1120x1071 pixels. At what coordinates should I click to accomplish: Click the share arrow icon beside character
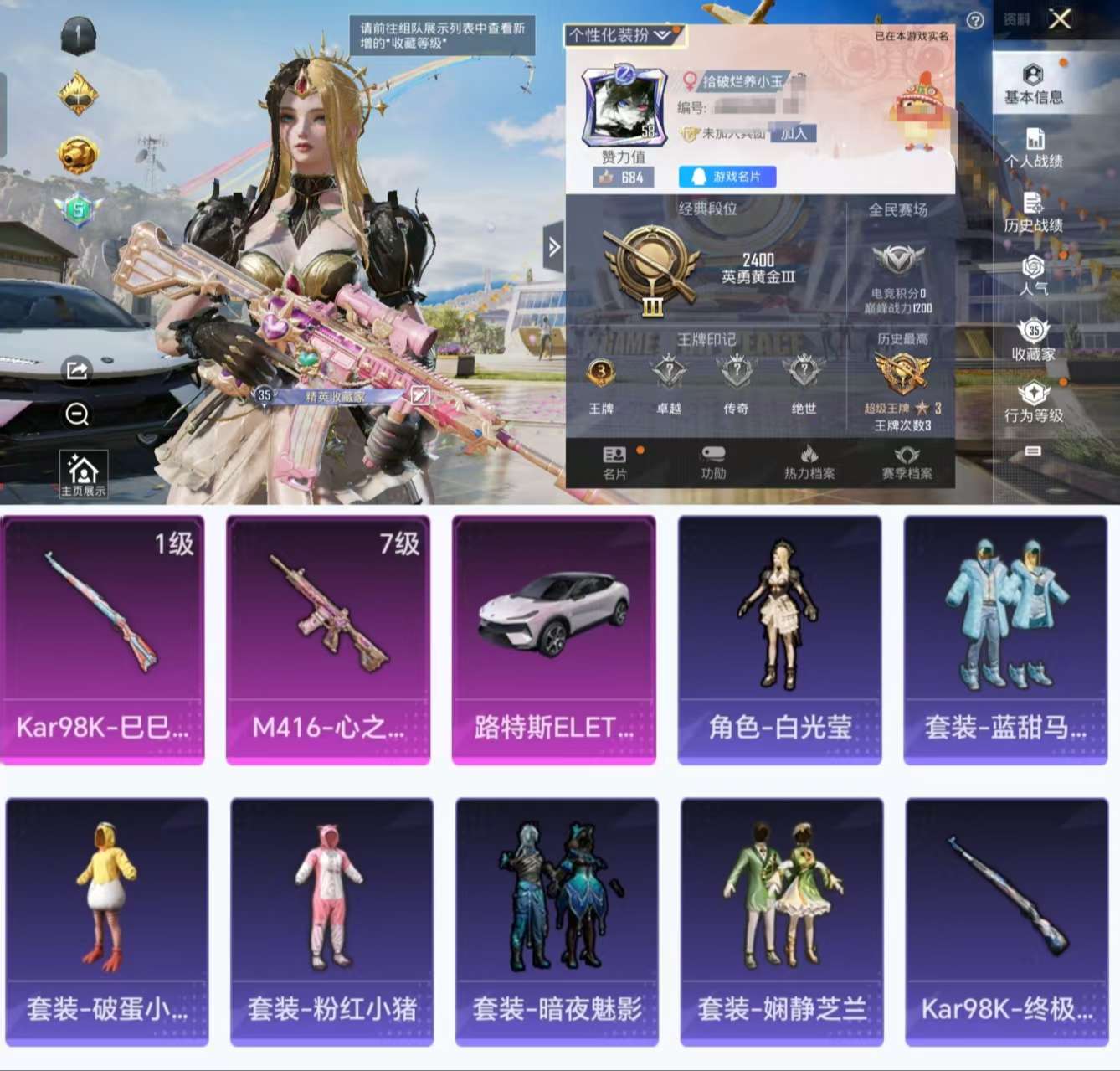[76, 368]
